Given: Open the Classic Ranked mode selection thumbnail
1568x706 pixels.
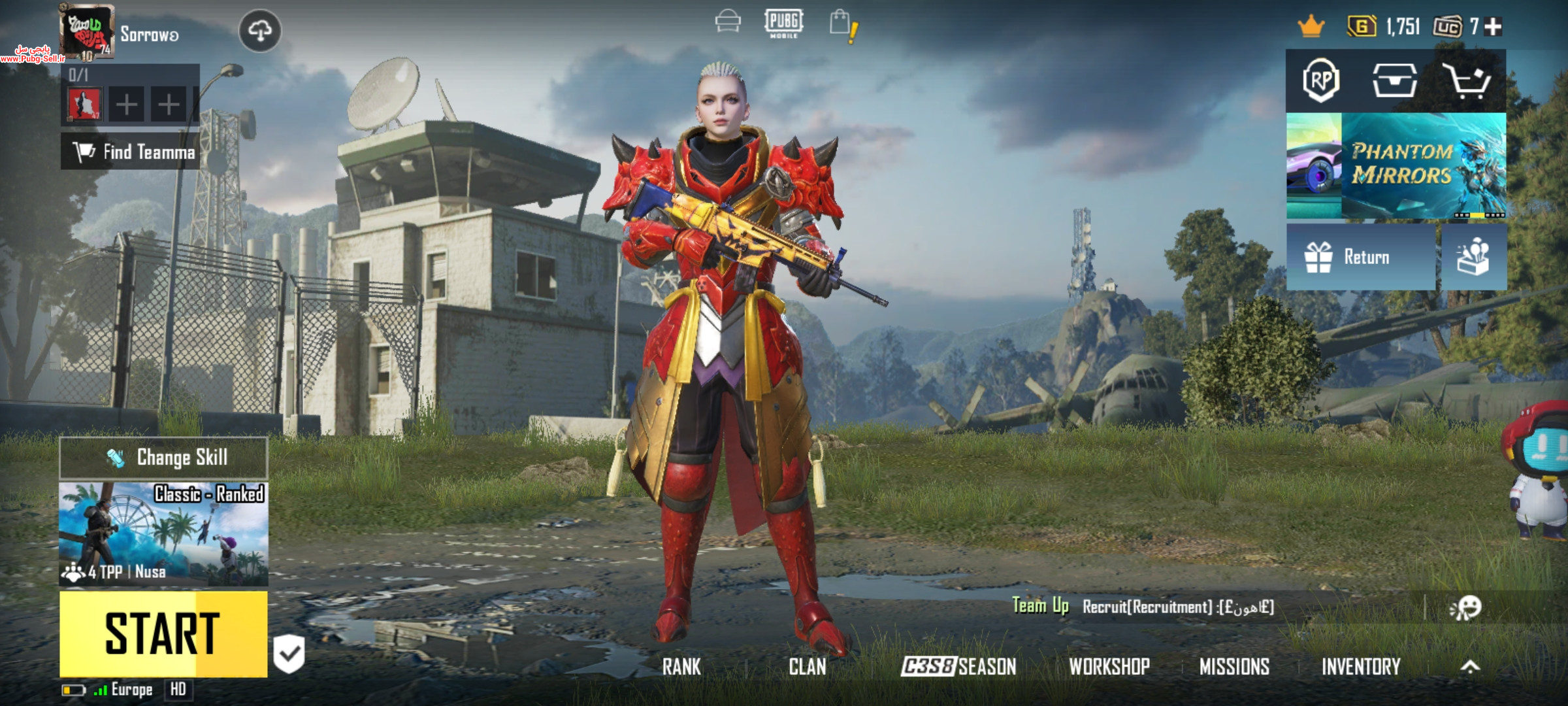Looking at the screenshot, I should click(163, 533).
